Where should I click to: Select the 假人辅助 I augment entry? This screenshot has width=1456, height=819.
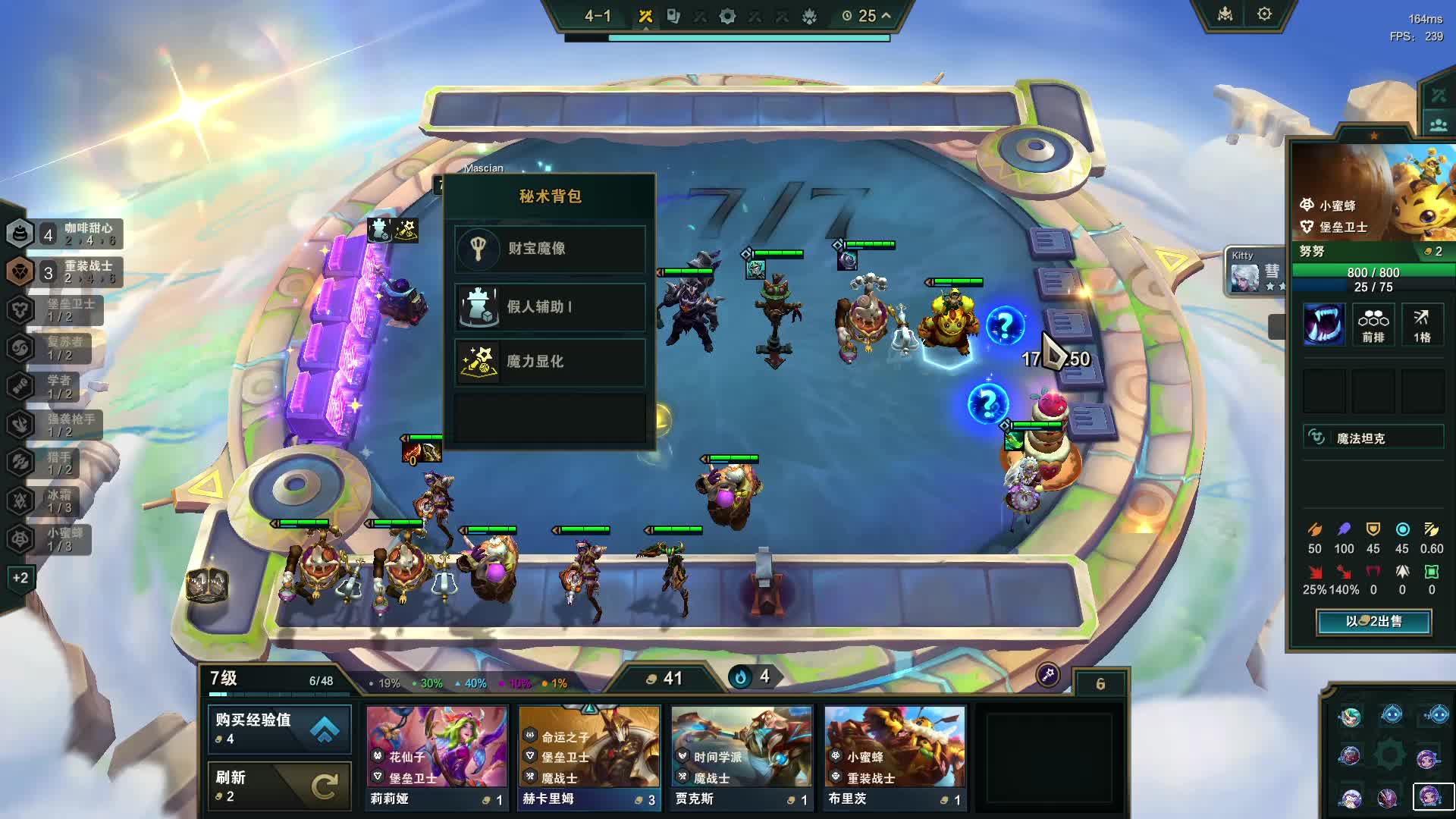(550, 306)
